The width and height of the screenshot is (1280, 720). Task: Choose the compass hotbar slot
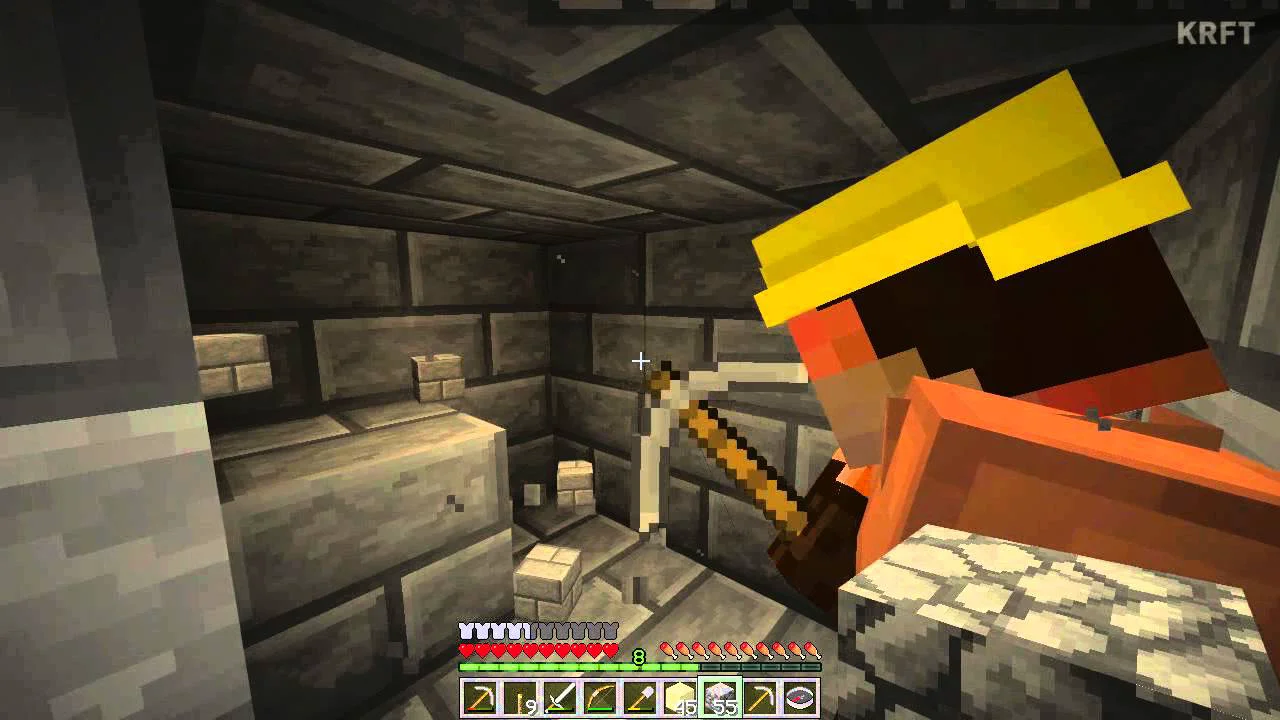tap(800, 697)
